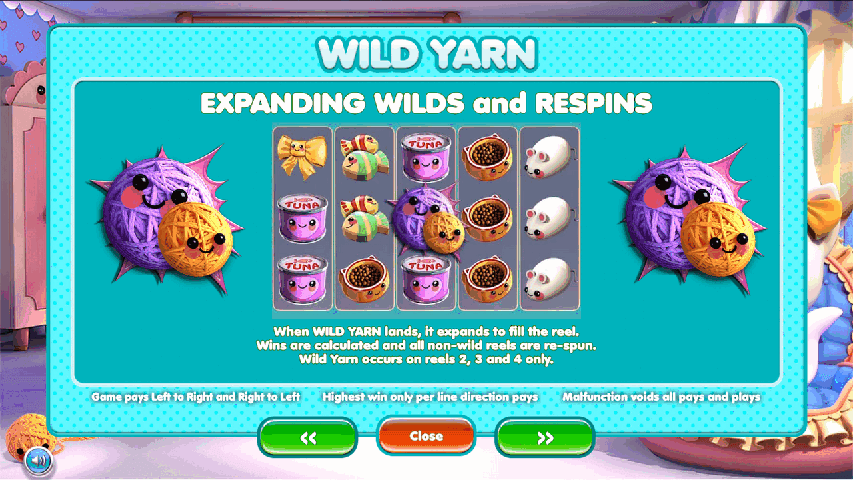
Task: Advance to the next paytable page
Action: [x=544, y=438]
